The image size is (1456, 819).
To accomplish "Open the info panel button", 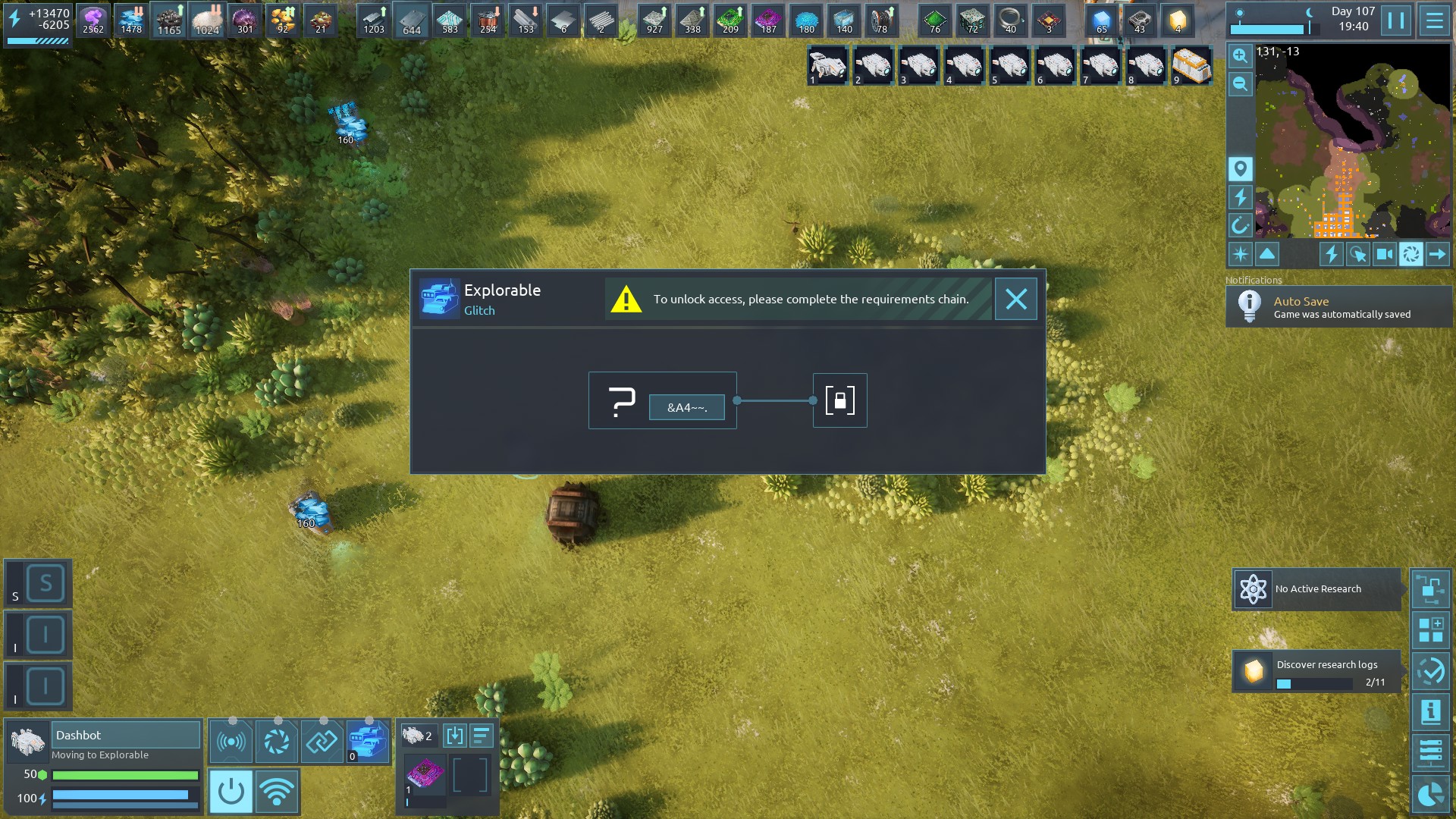I will point(1430,712).
